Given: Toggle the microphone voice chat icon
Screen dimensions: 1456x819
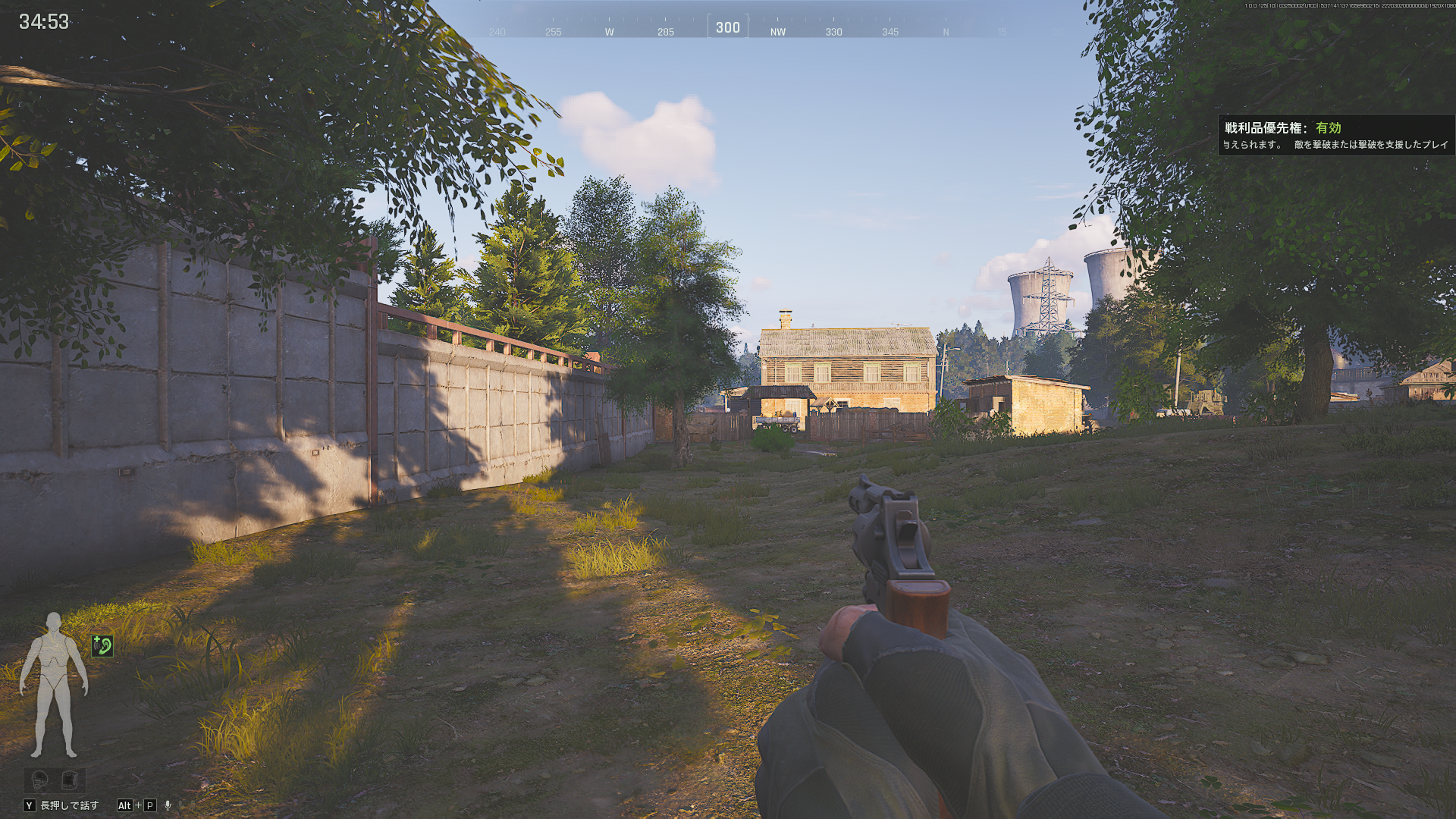Looking at the screenshot, I should point(168,805).
